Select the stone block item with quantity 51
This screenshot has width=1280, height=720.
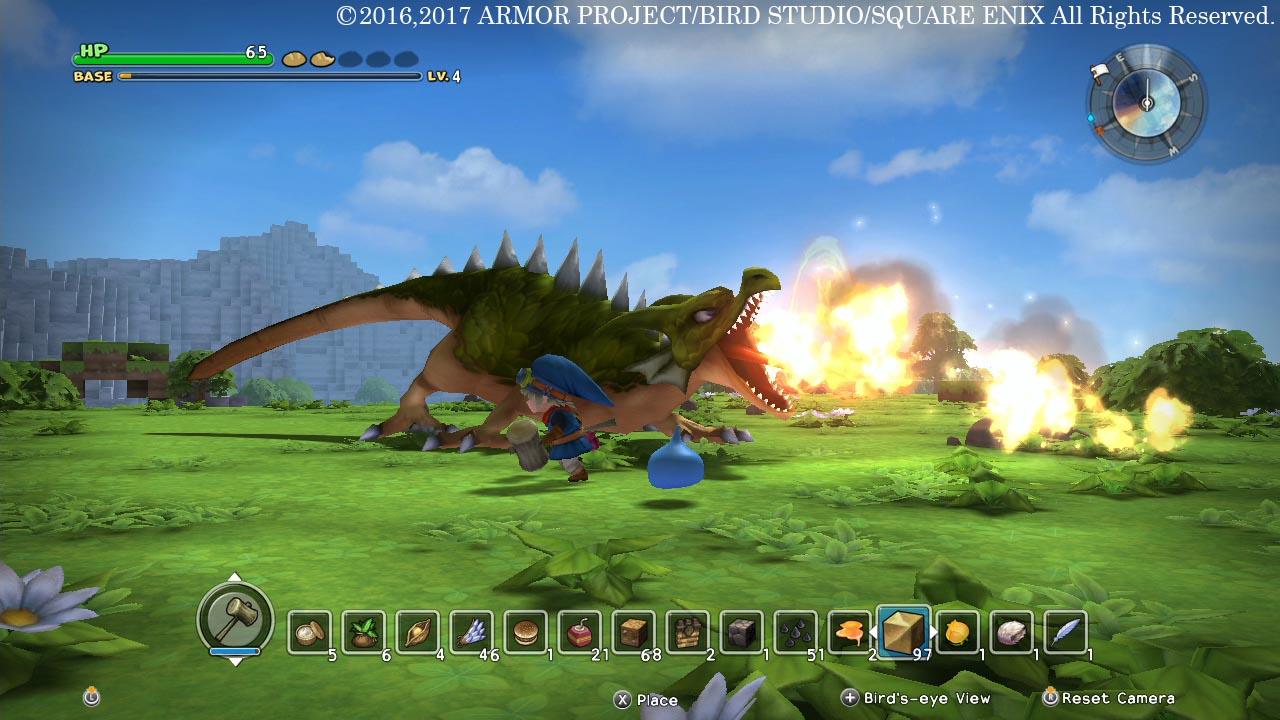[x=793, y=630]
